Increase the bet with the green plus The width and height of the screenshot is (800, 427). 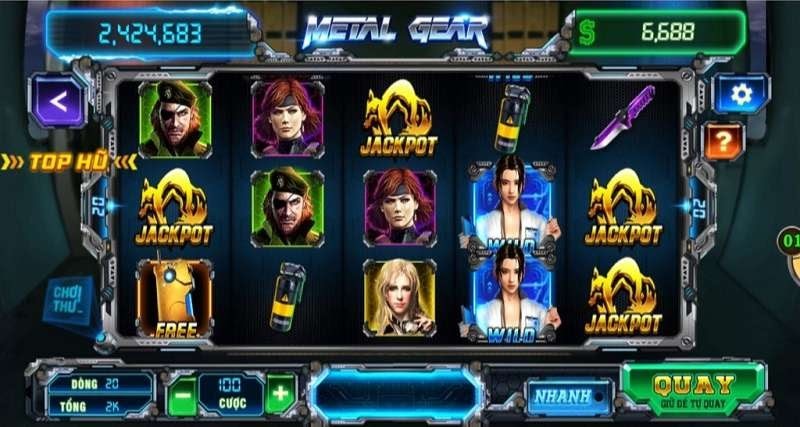pos(281,394)
